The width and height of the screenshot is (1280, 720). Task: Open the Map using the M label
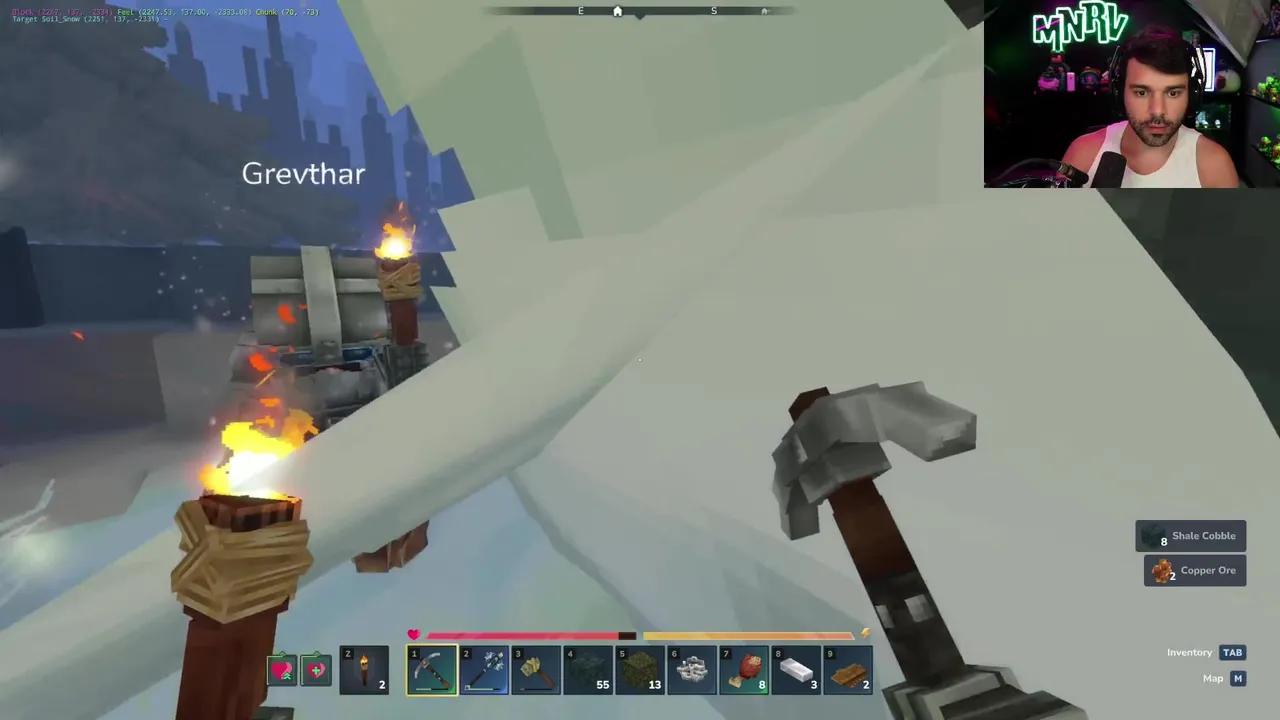pyautogui.click(x=1238, y=678)
